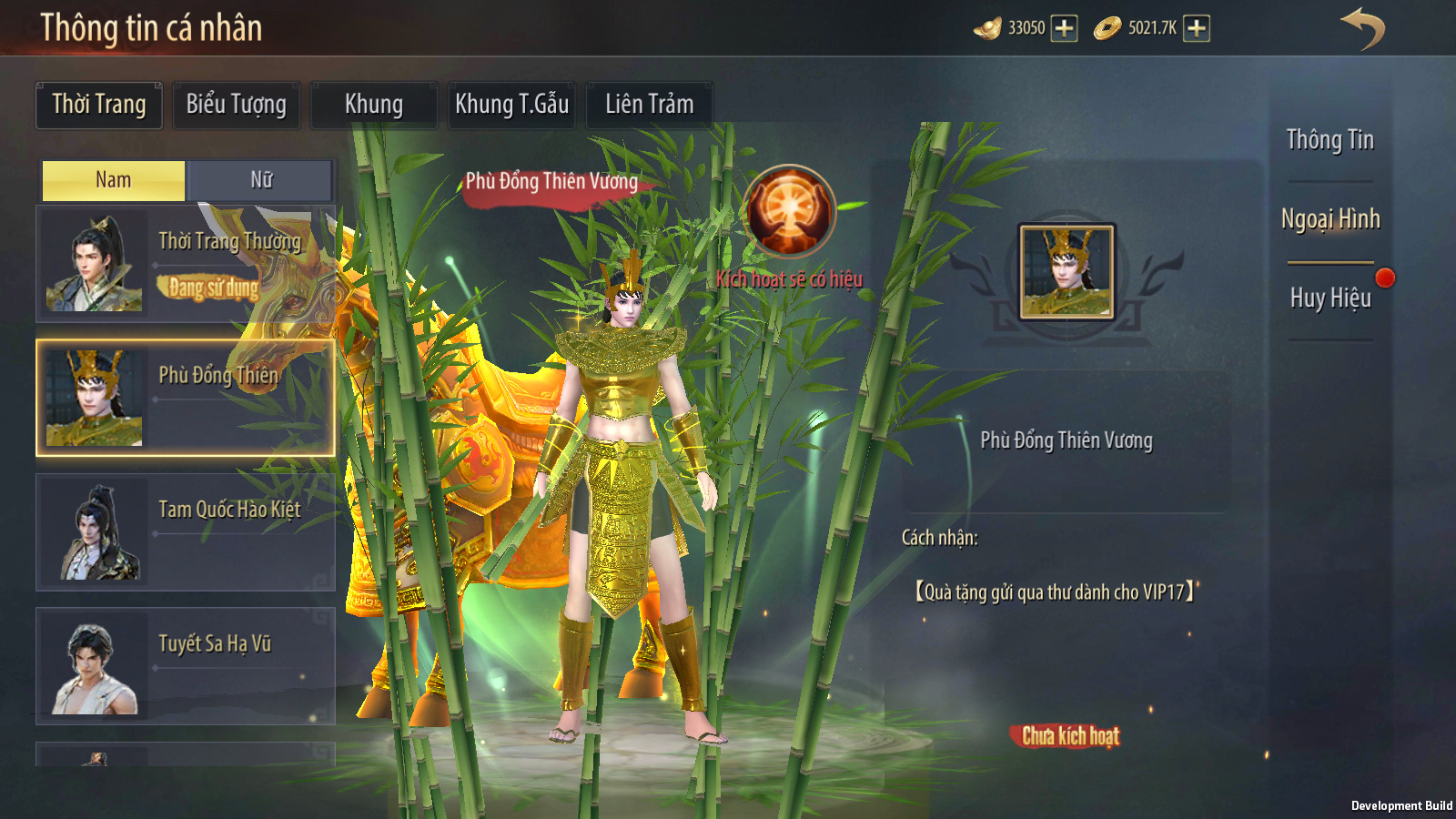
Task: Click the Chưa kích hoạt status button
Action: pos(1070,736)
